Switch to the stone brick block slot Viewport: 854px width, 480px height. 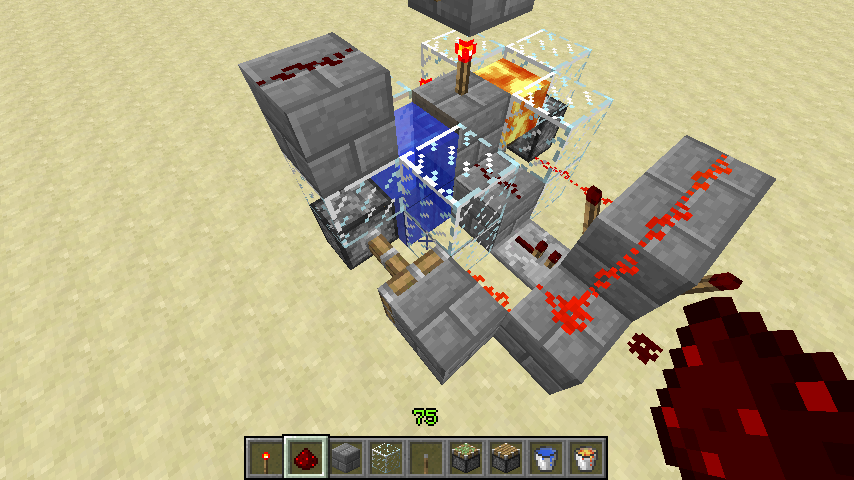point(344,458)
